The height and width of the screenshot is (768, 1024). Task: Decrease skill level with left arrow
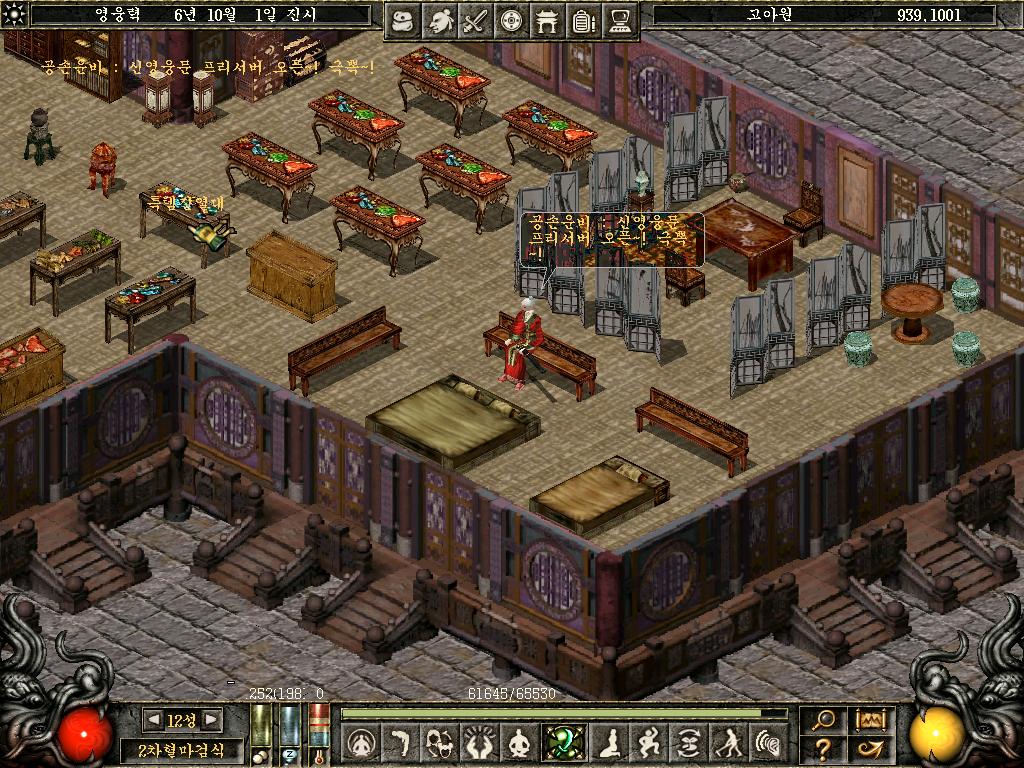[x=154, y=719]
